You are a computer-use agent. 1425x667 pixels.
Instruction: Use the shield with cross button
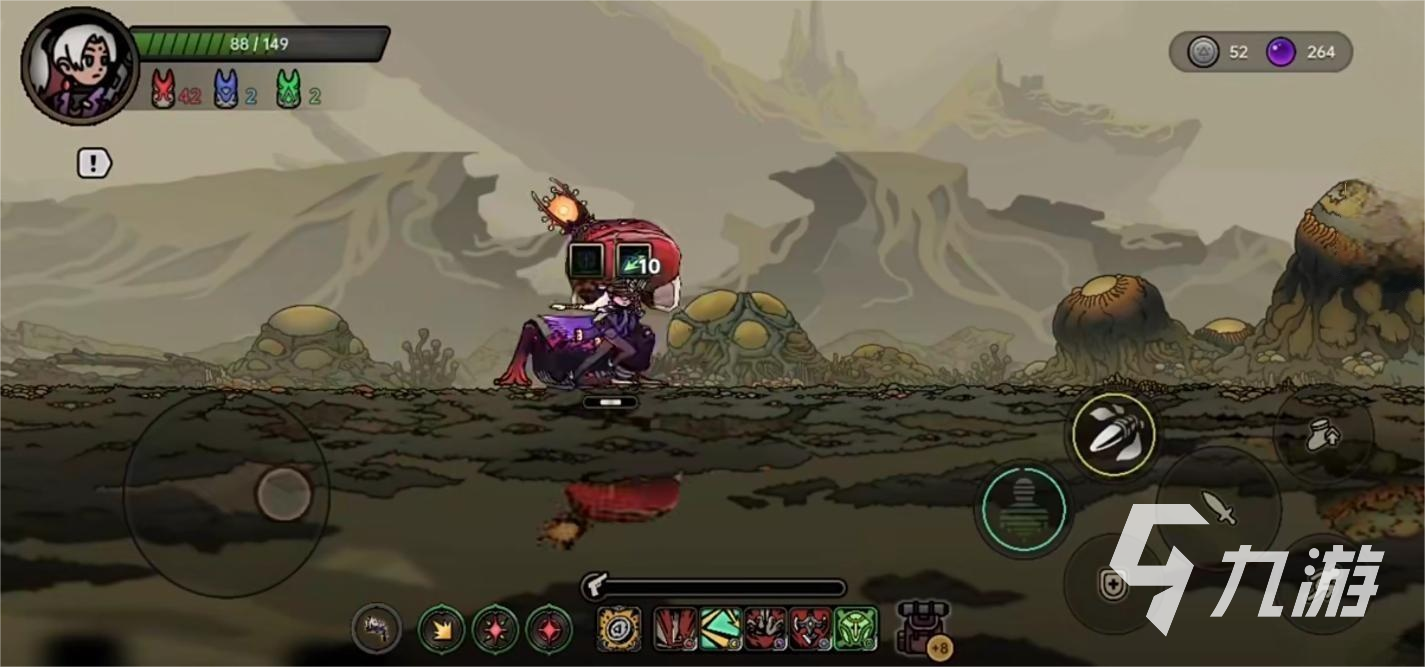(x=1112, y=584)
